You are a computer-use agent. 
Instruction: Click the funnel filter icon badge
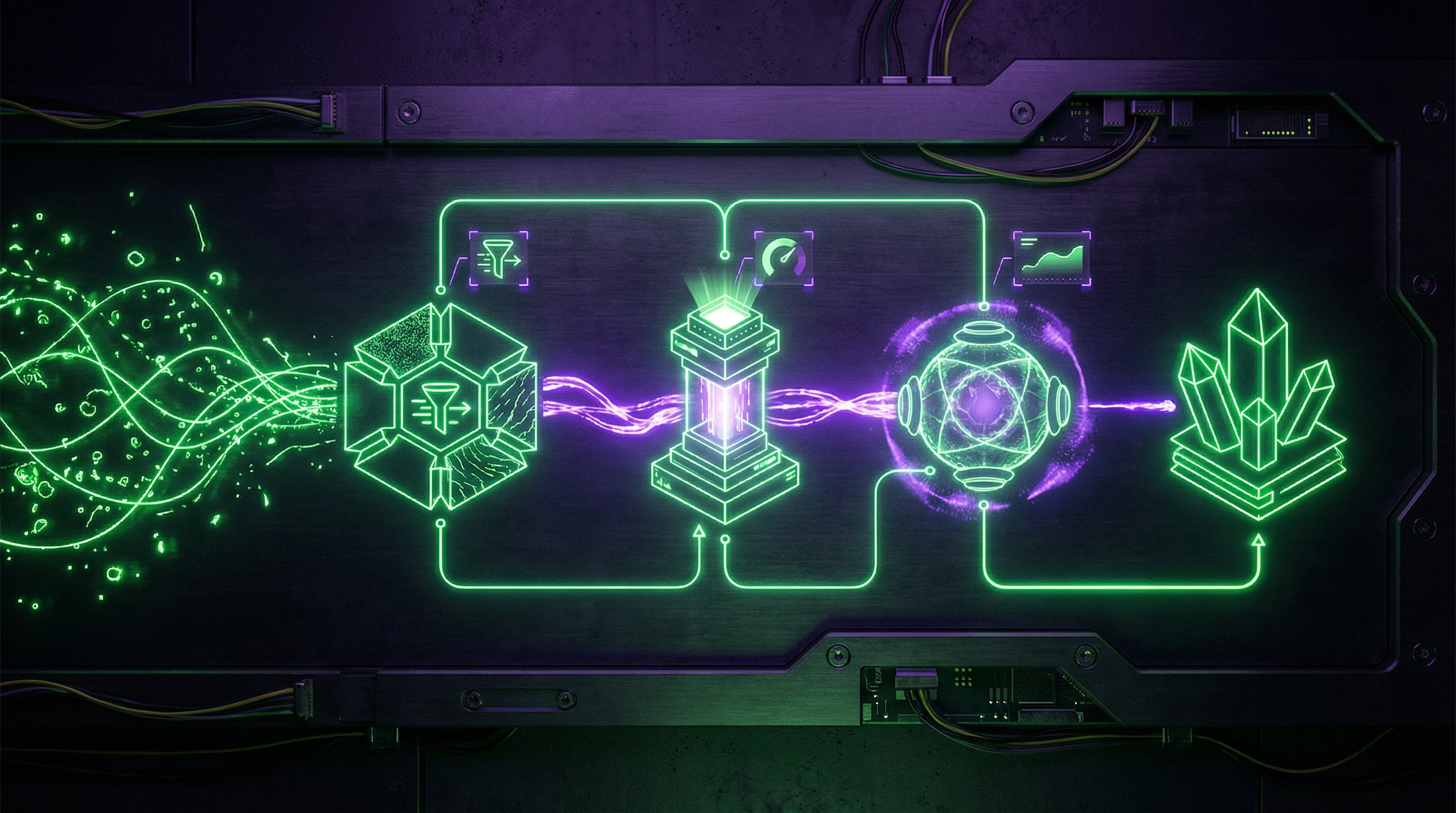498,258
